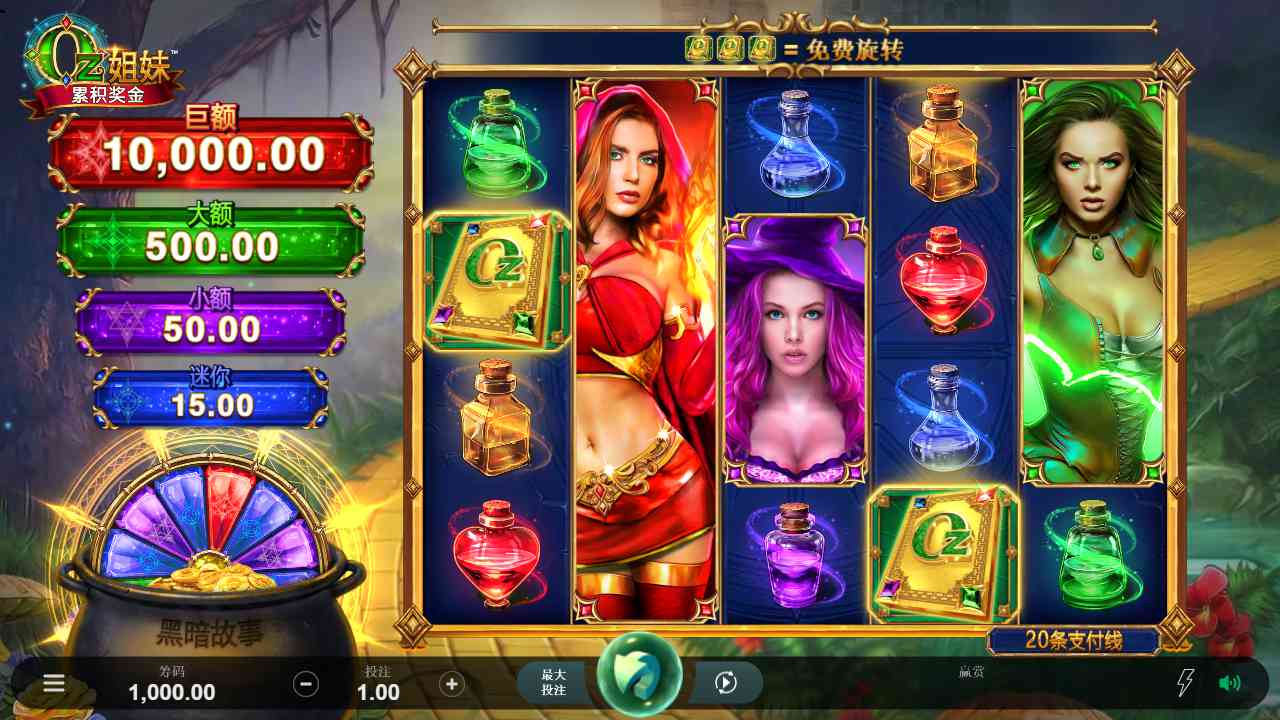Screen dimensions: 1280x720
Task: Show the 20 paylines (20条支付线) info
Action: click(x=1073, y=640)
